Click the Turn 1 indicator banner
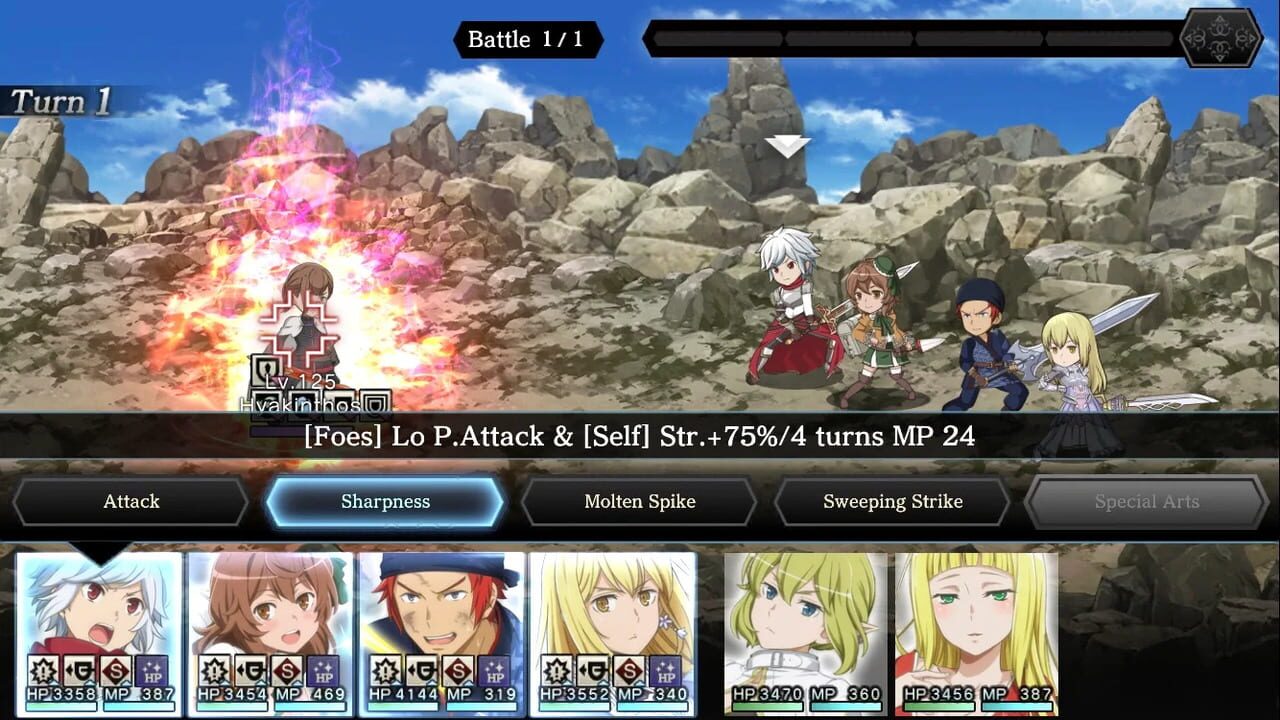Image resolution: width=1280 pixels, height=720 pixels. click(60, 100)
